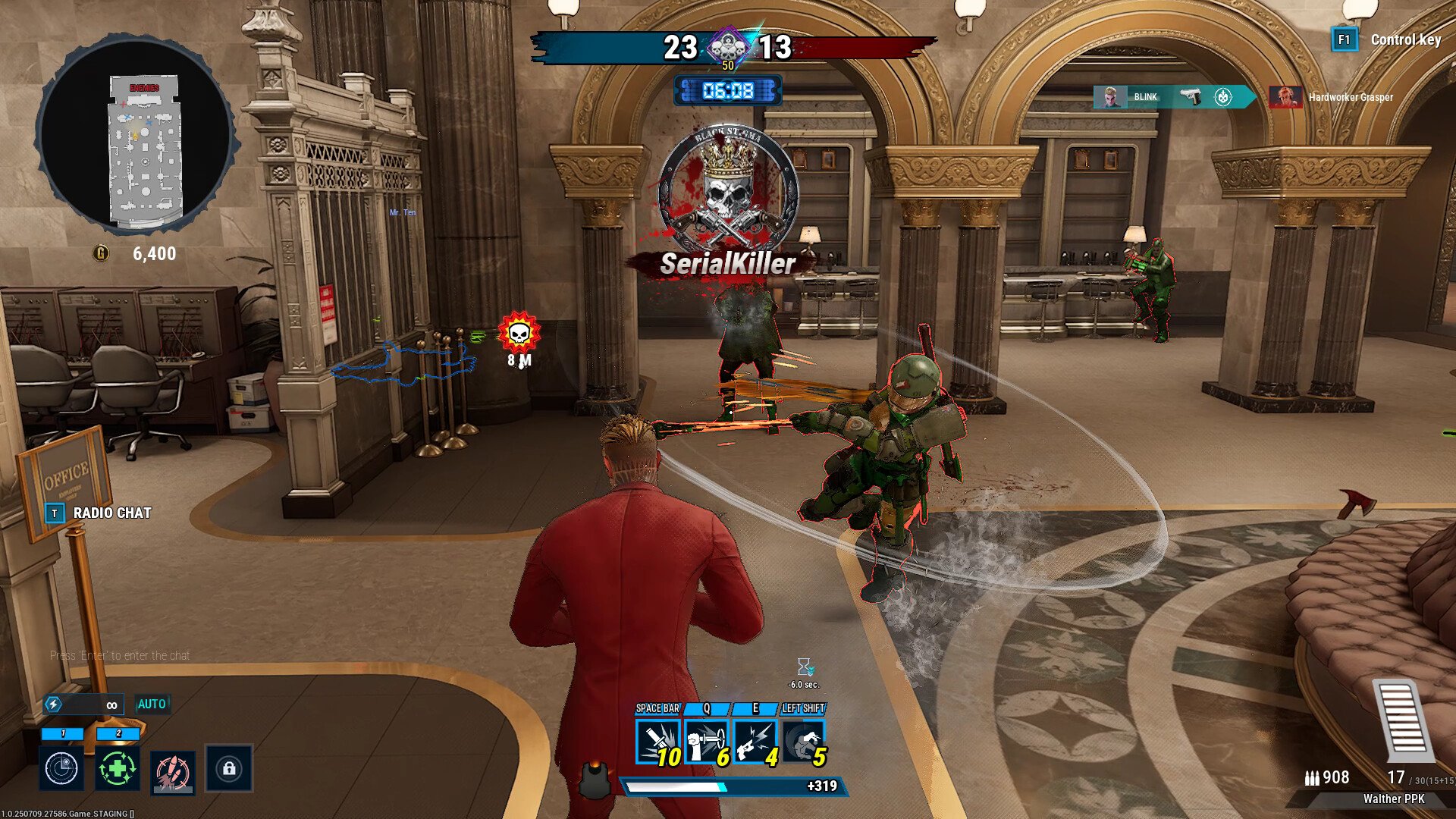Use the green healing cross item
Viewport: 1456px width, 819px height.
click(x=118, y=769)
